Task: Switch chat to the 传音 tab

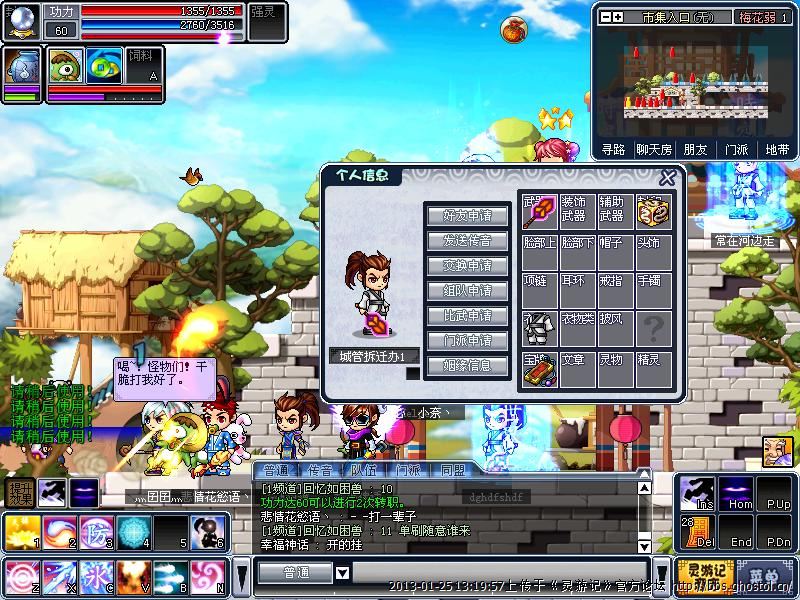Action: 320,469
